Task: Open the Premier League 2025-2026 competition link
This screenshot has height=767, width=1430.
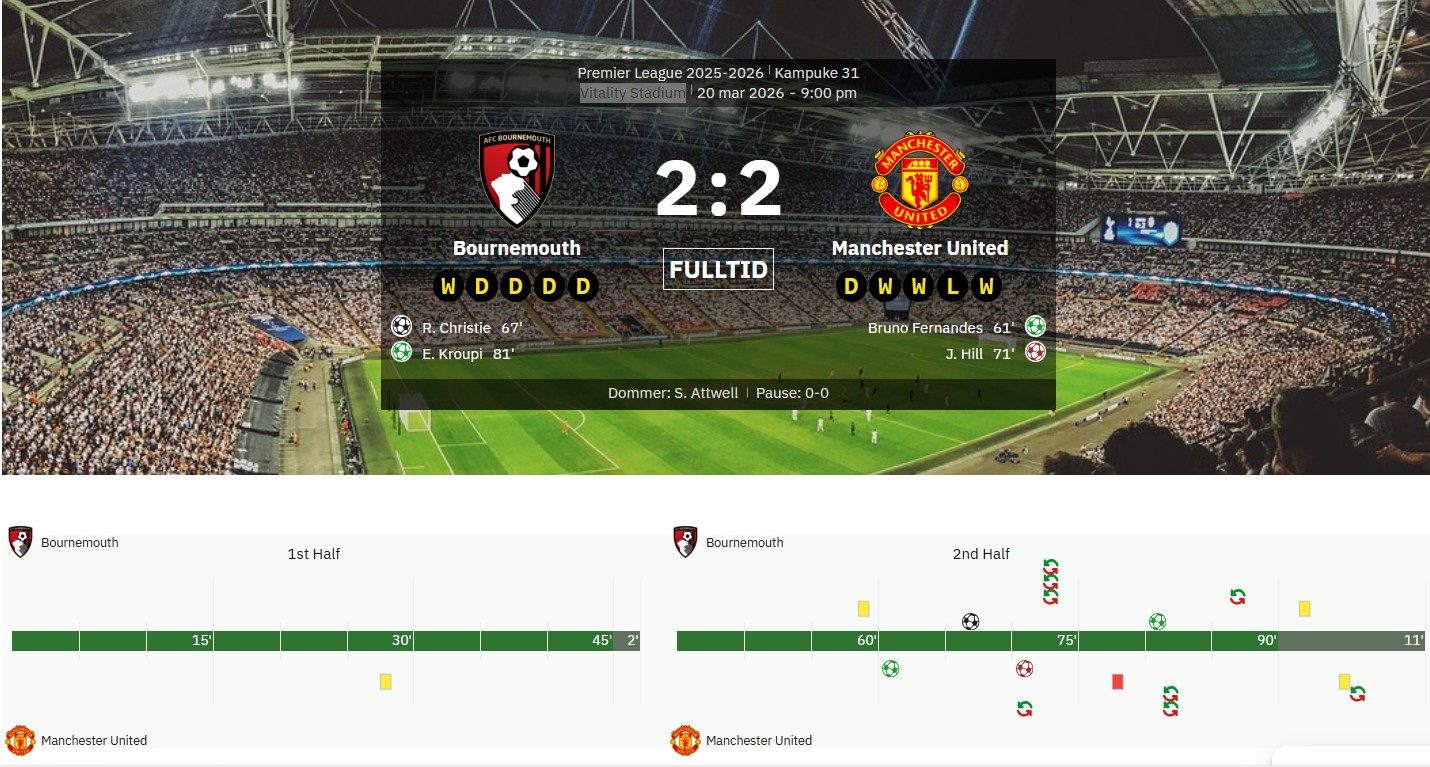Action: [669, 73]
